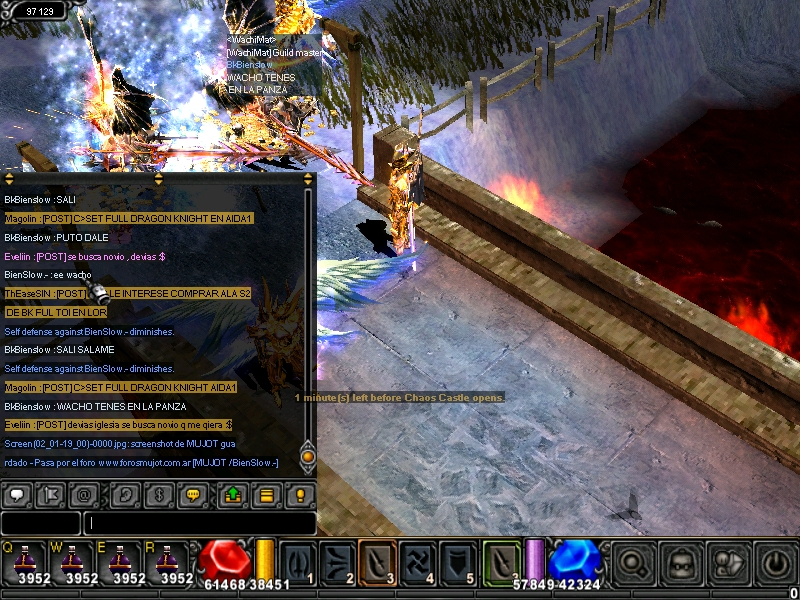Toggle the @ chat mode button
Screen dimensions: 800x600
click(x=86, y=494)
